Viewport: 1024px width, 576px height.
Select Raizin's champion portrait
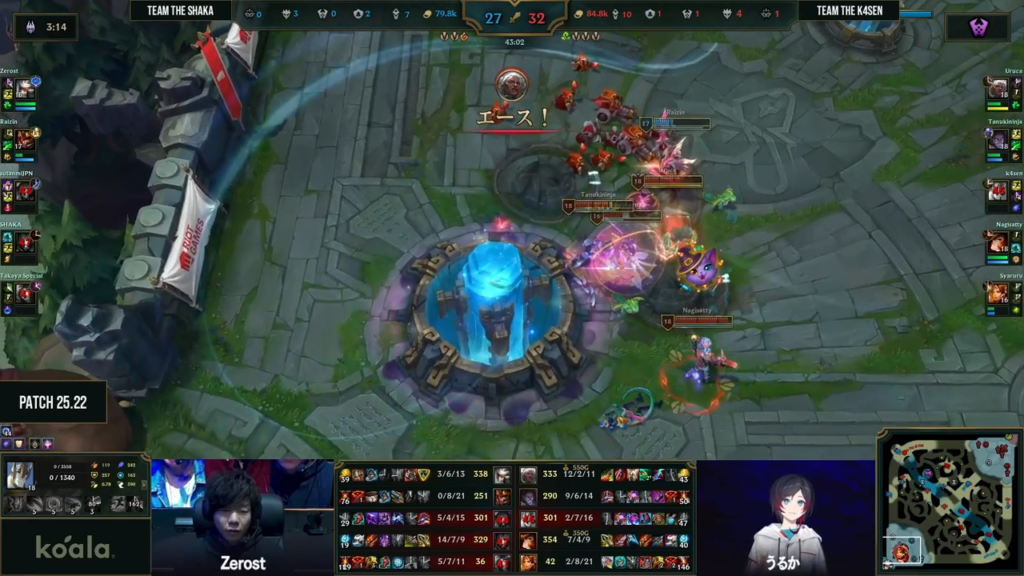coord(25,140)
